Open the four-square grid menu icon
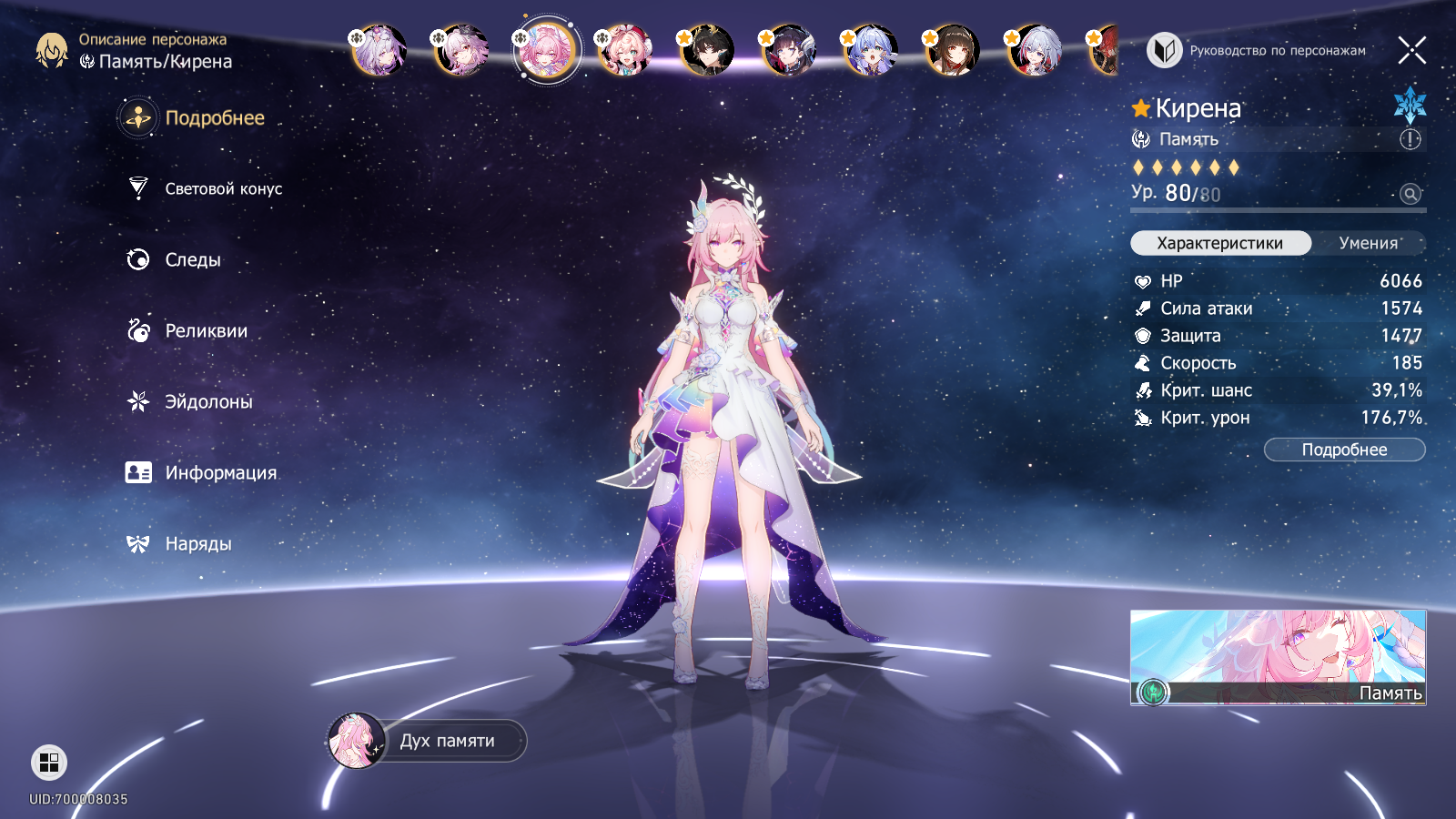Screen dimensions: 1456x819 coord(49,763)
